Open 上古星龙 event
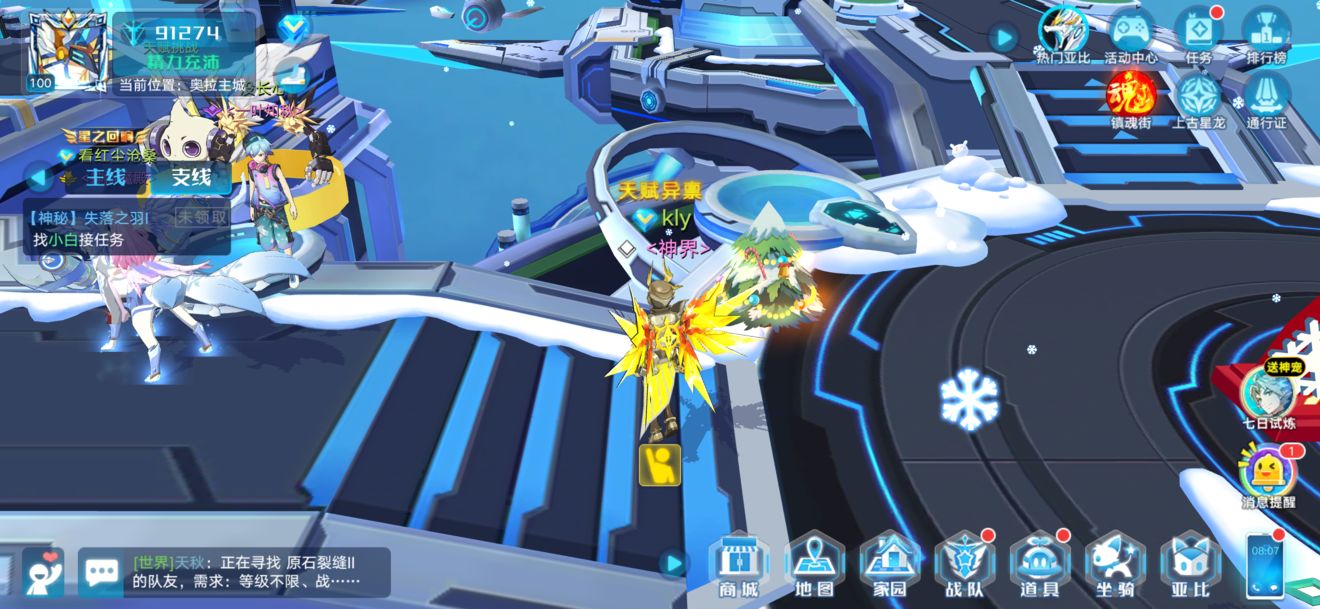The width and height of the screenshot is (1320, 609). coord(1198,98)
